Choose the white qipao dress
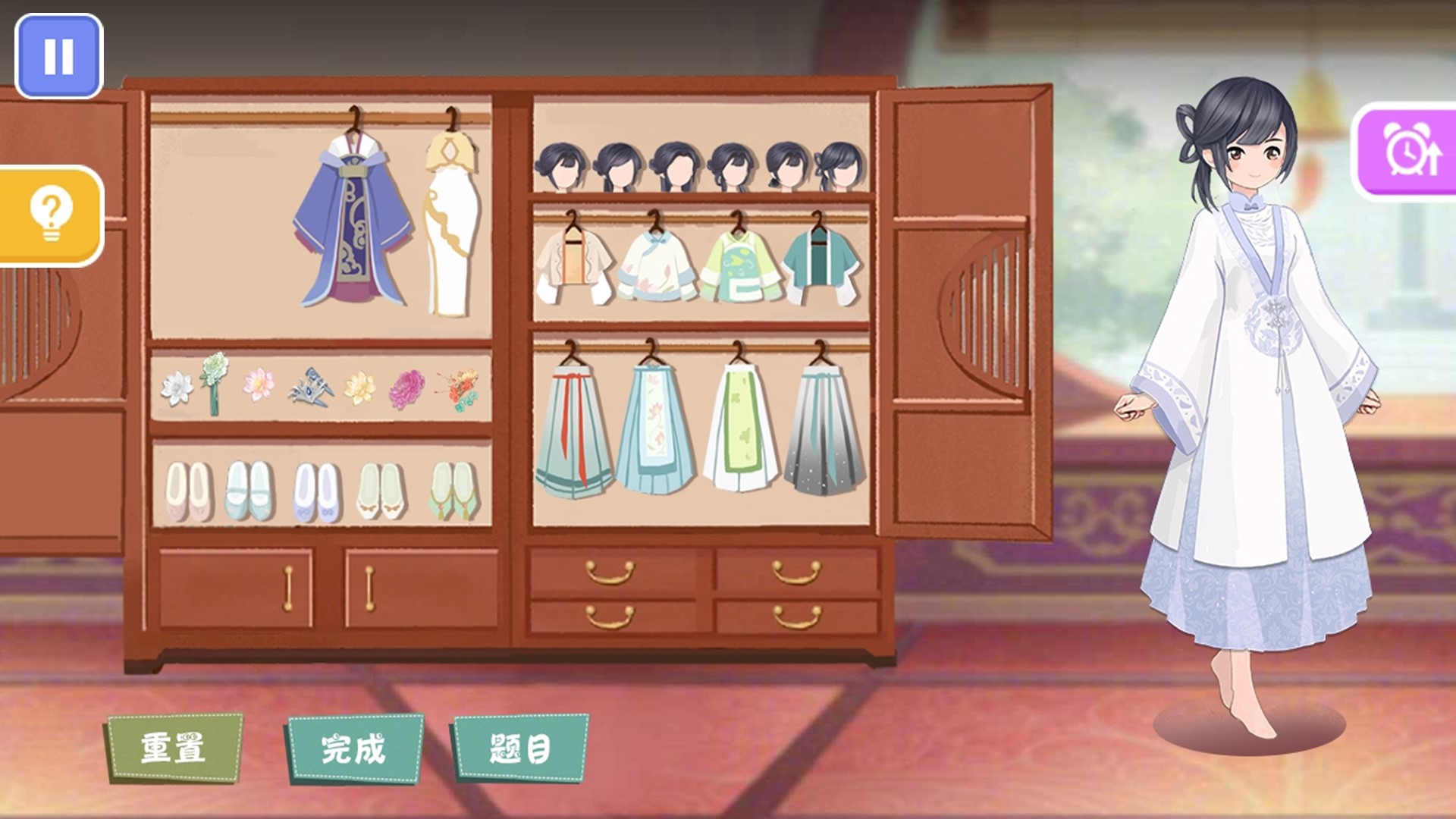This screenshot has width=1456, height=819. click(x=453, y=220)
